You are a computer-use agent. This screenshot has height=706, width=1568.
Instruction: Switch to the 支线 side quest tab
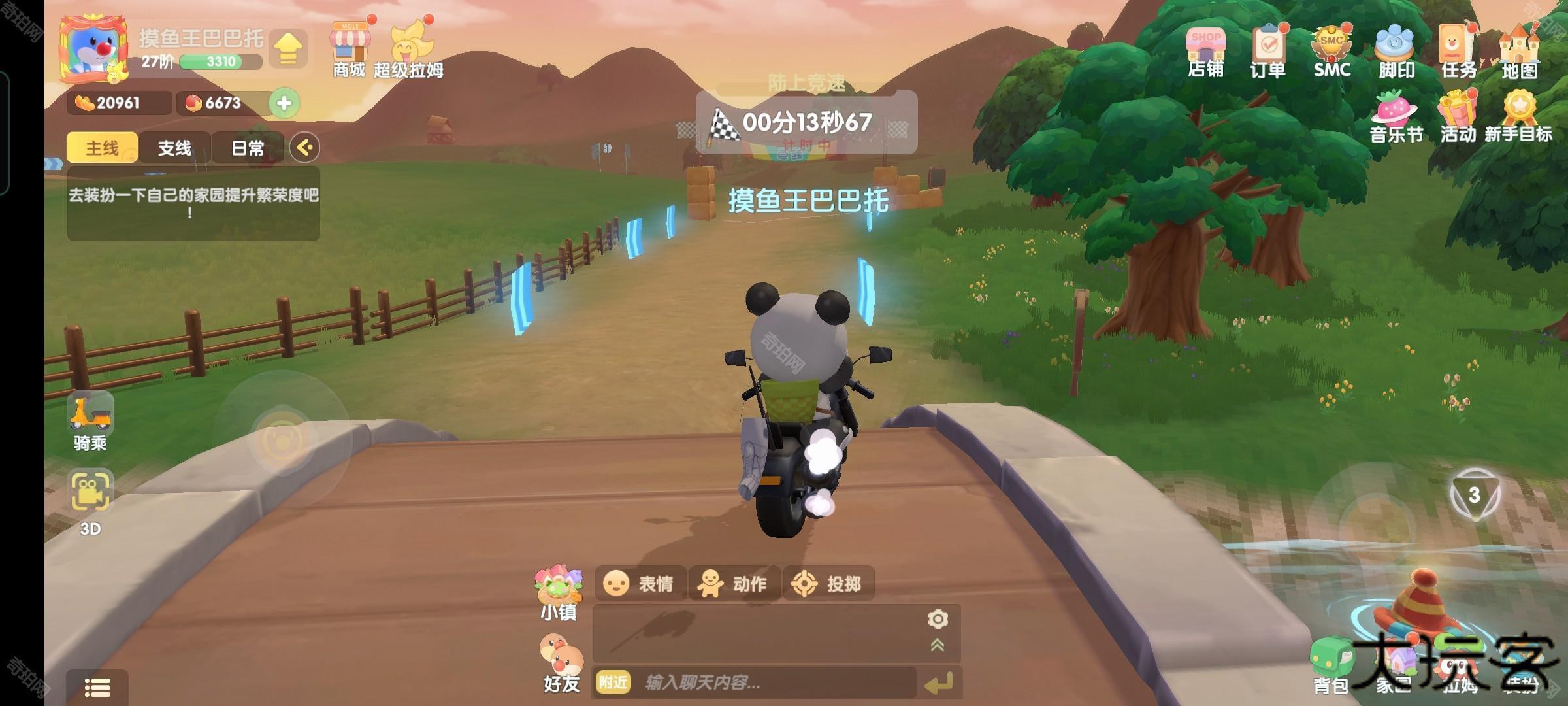174,148
